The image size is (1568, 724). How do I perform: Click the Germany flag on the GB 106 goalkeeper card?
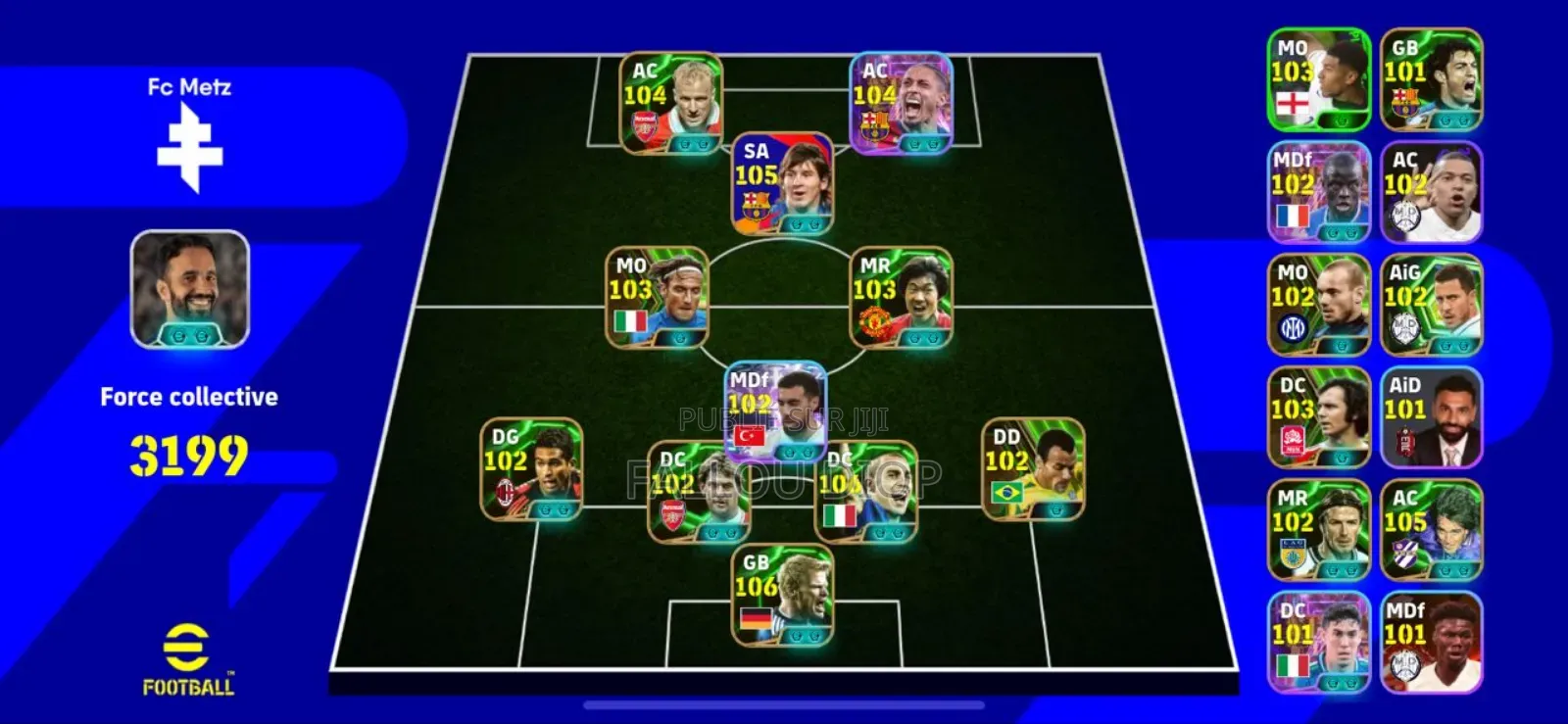[755, 618]
